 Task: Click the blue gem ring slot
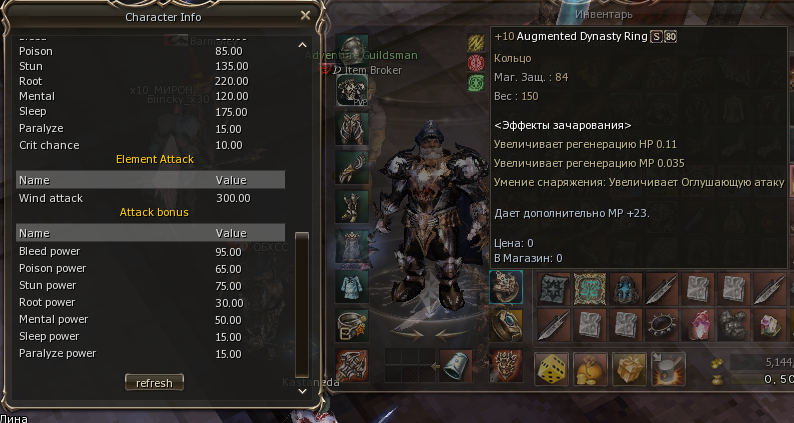505,324
